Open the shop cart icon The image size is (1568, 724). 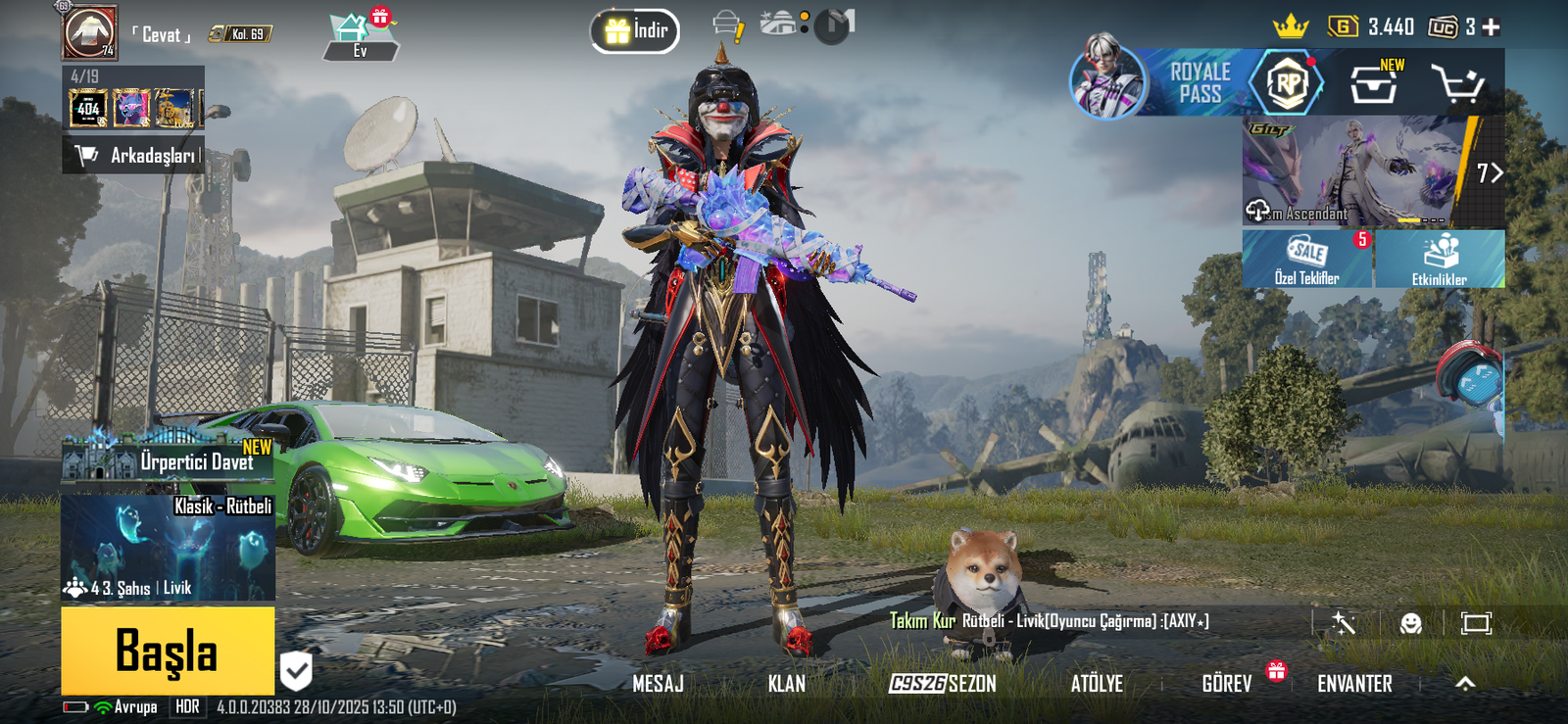point(1456,85)
